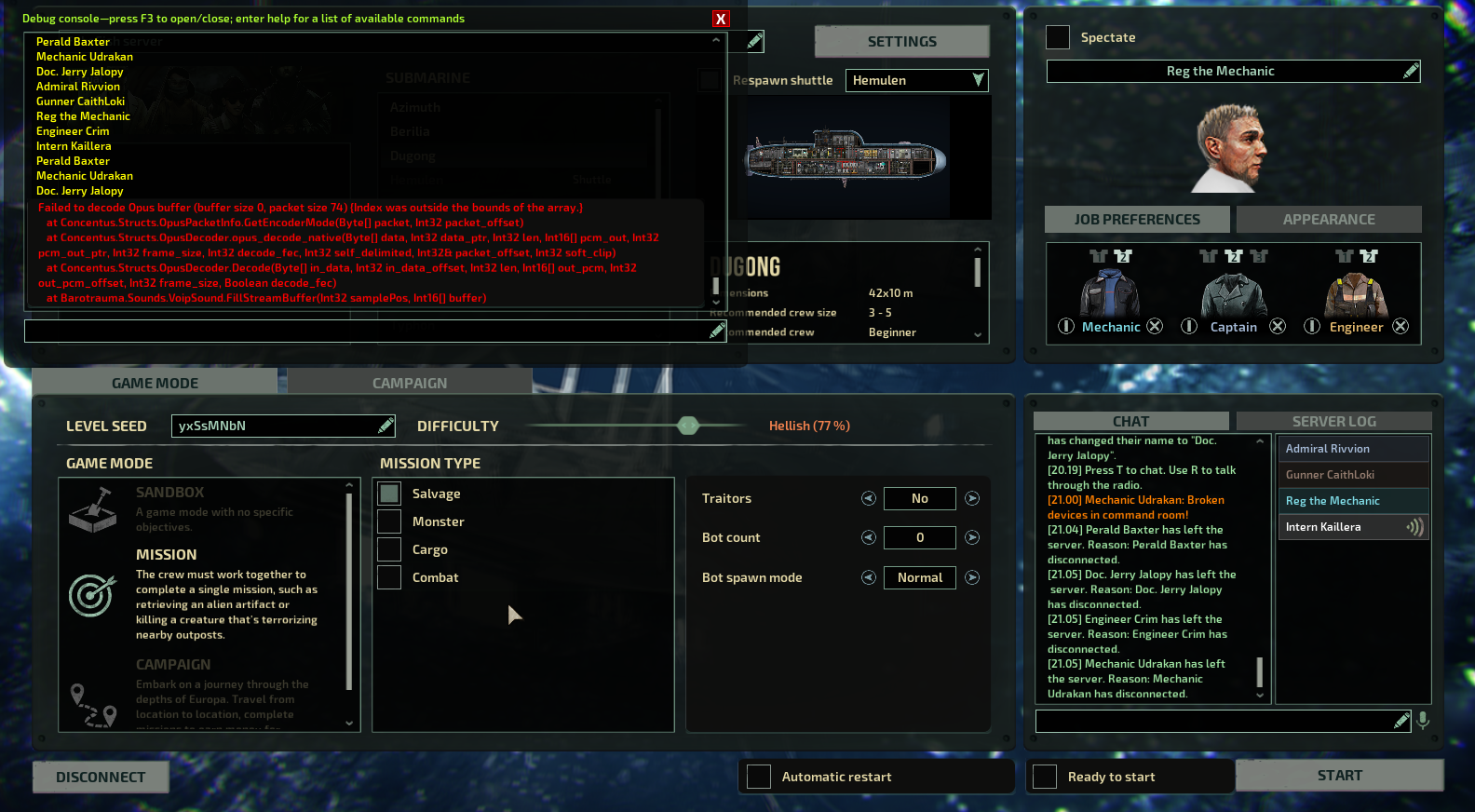
Task: Open the Appearance tab
Action: click(1329, 219)
